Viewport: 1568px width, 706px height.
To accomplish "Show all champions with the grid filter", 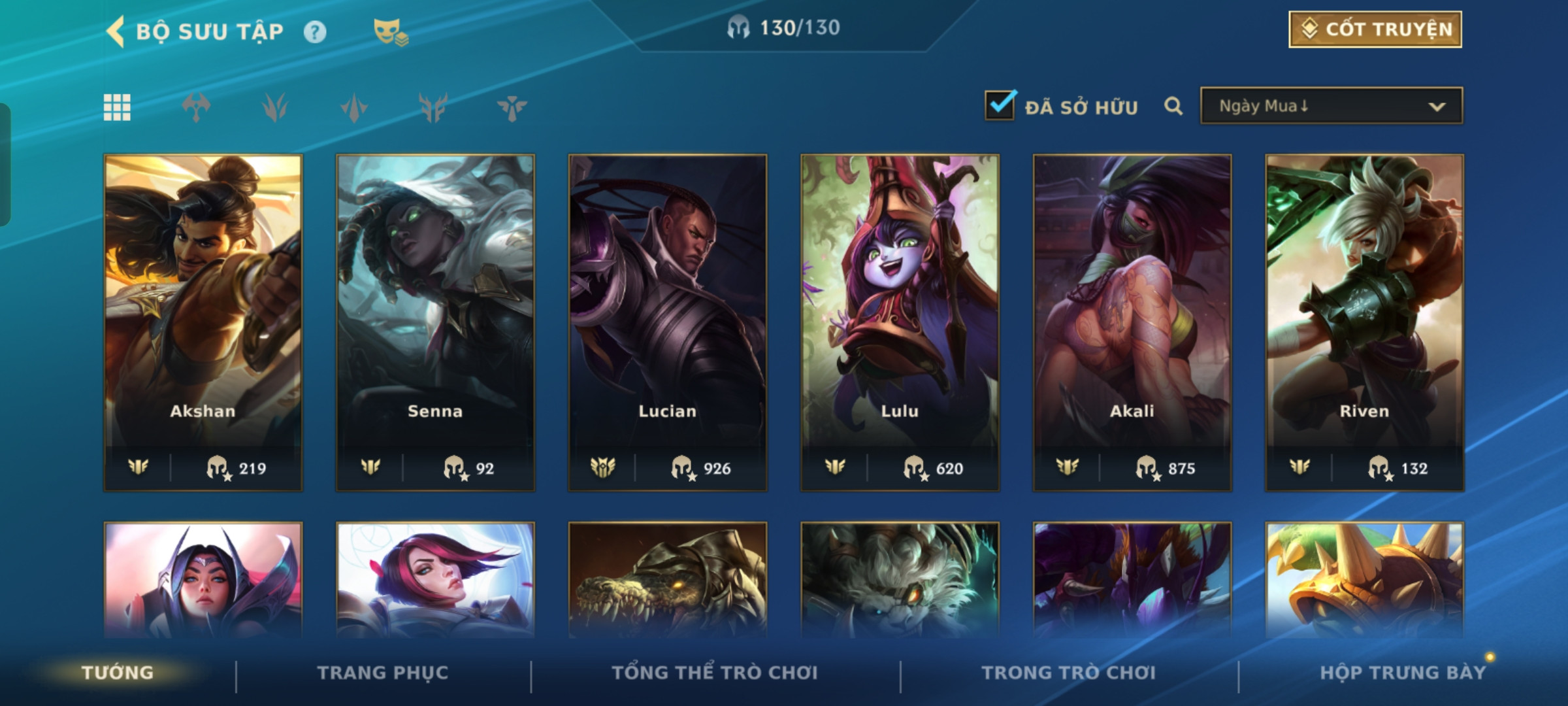I will click(x=117, y=107).
